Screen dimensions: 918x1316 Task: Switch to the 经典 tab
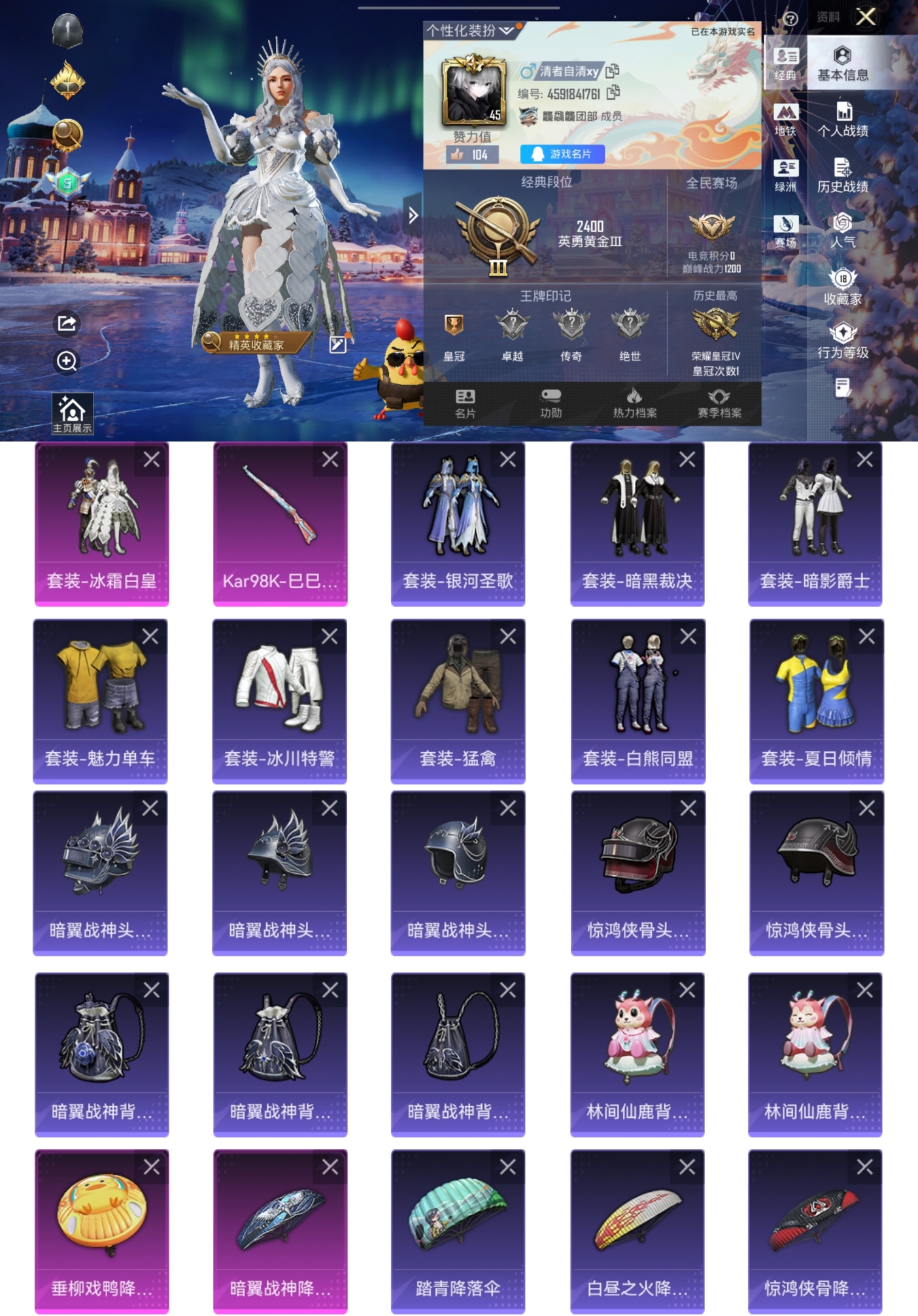[787, 62]
